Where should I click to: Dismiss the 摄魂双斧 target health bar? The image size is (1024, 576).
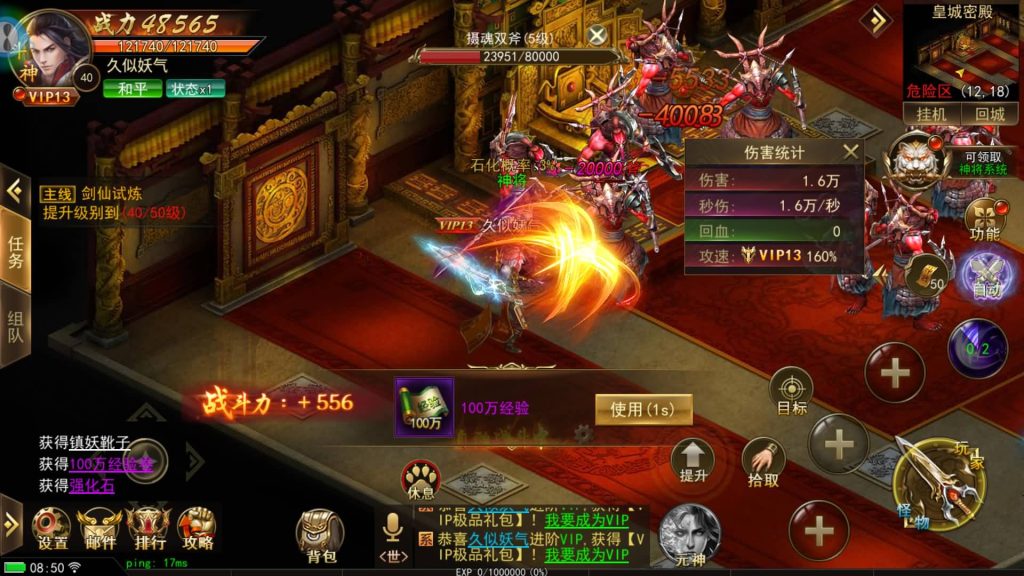[597, 35]
